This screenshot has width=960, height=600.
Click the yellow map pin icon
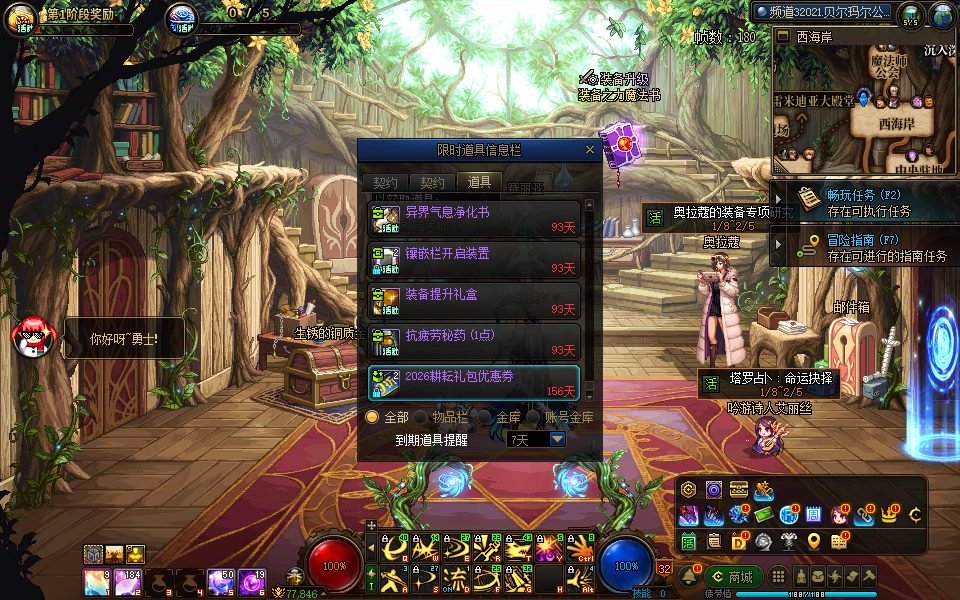point(814,541)
